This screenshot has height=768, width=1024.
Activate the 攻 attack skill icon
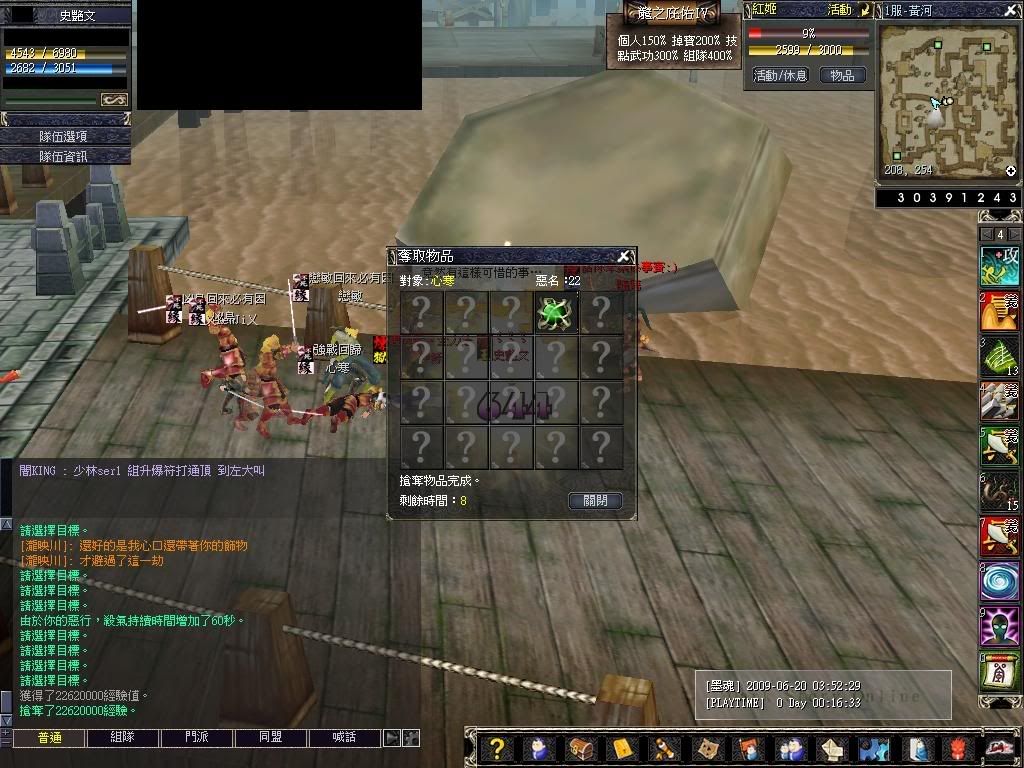(x=999, y=266)
